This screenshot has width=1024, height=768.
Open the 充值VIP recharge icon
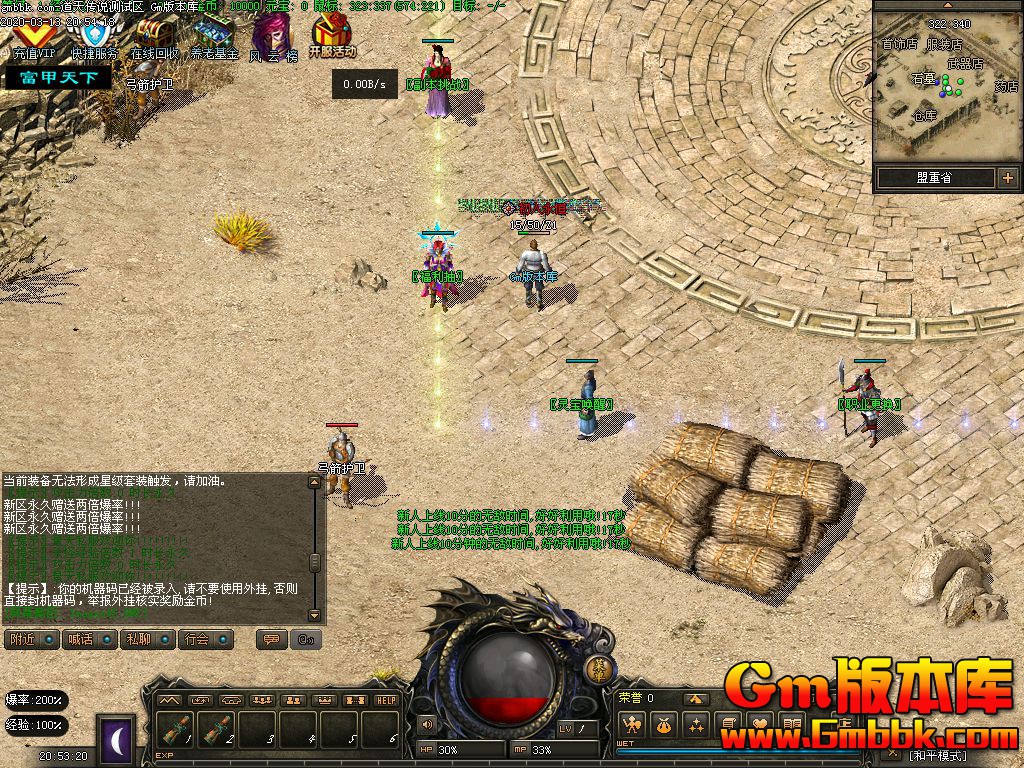click(34, 36)
